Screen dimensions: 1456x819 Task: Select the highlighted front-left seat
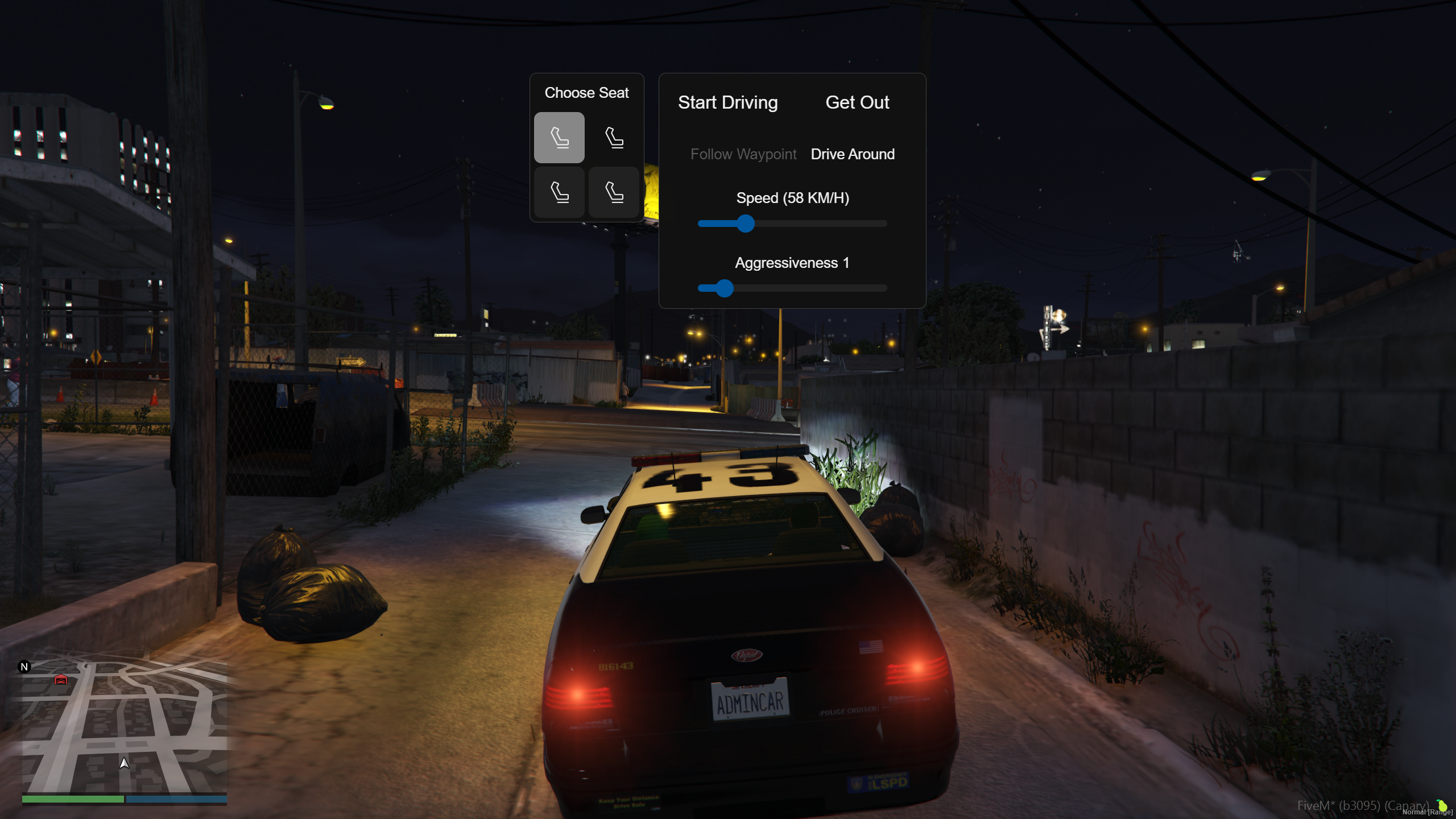pyautogui.click(x=559, y=138)
